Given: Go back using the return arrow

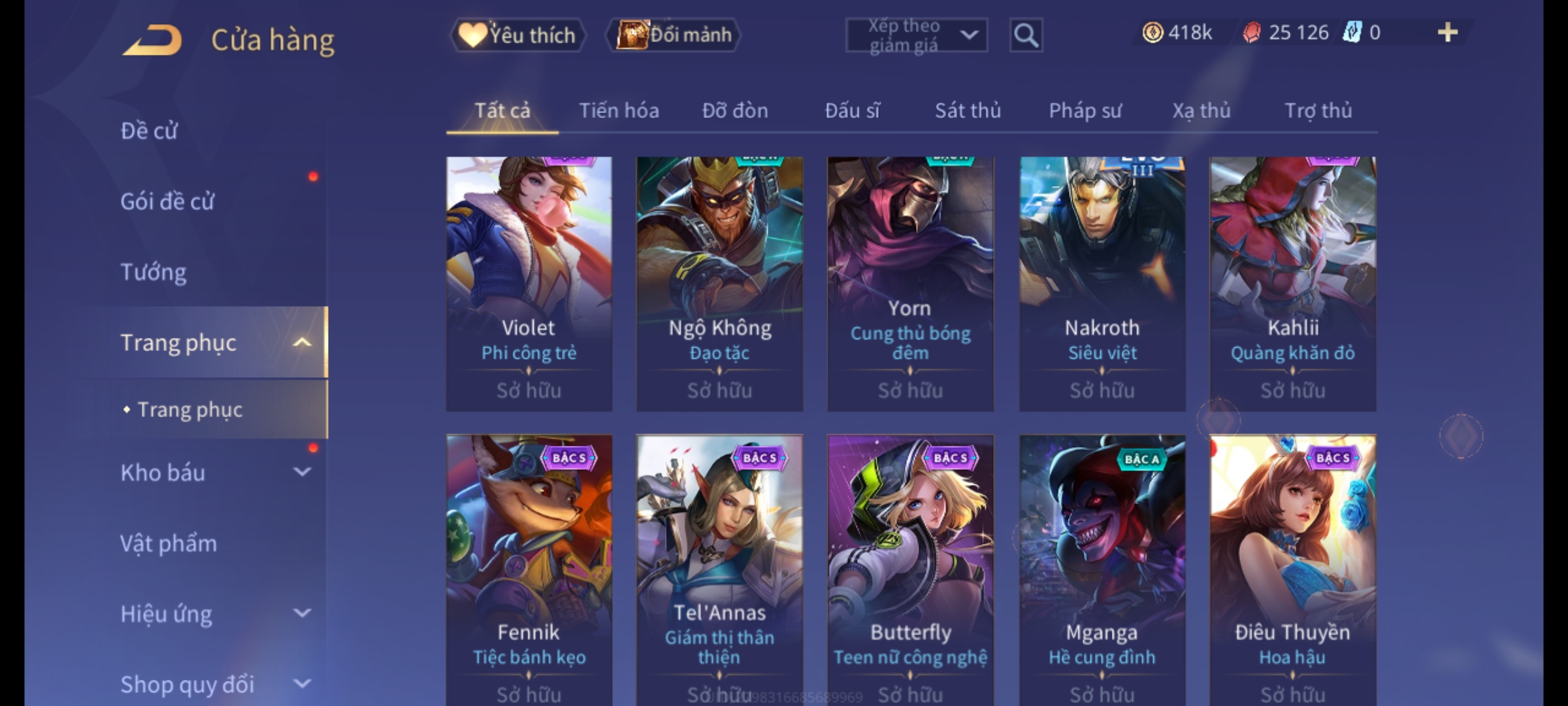Looking at the screenshot, I should [152, 39].
